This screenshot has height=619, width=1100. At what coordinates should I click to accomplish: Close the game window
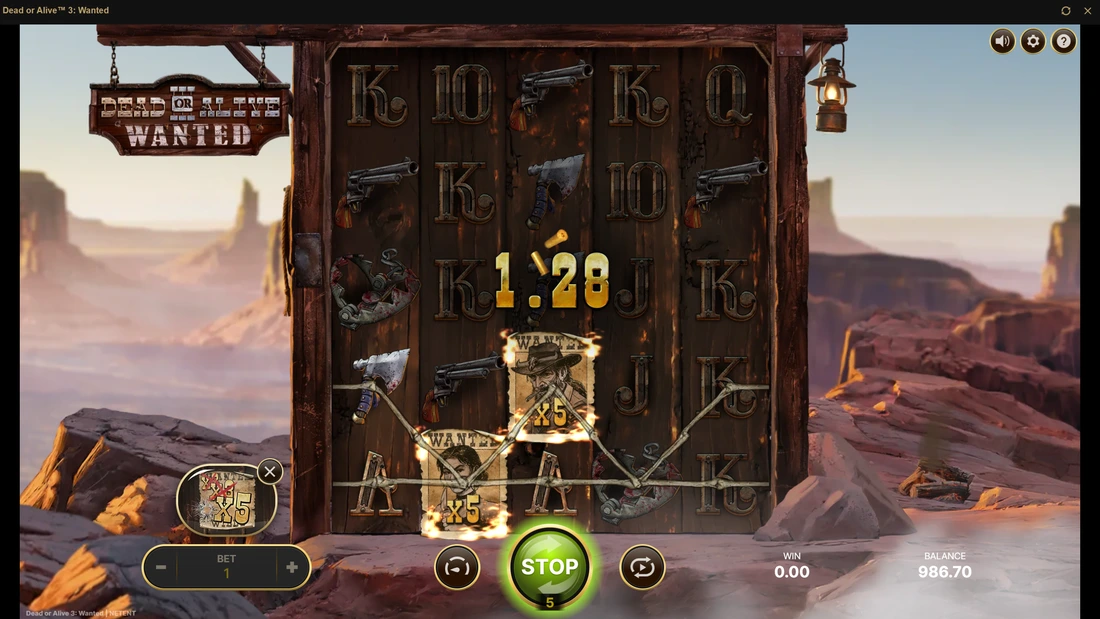point(1088,11)
